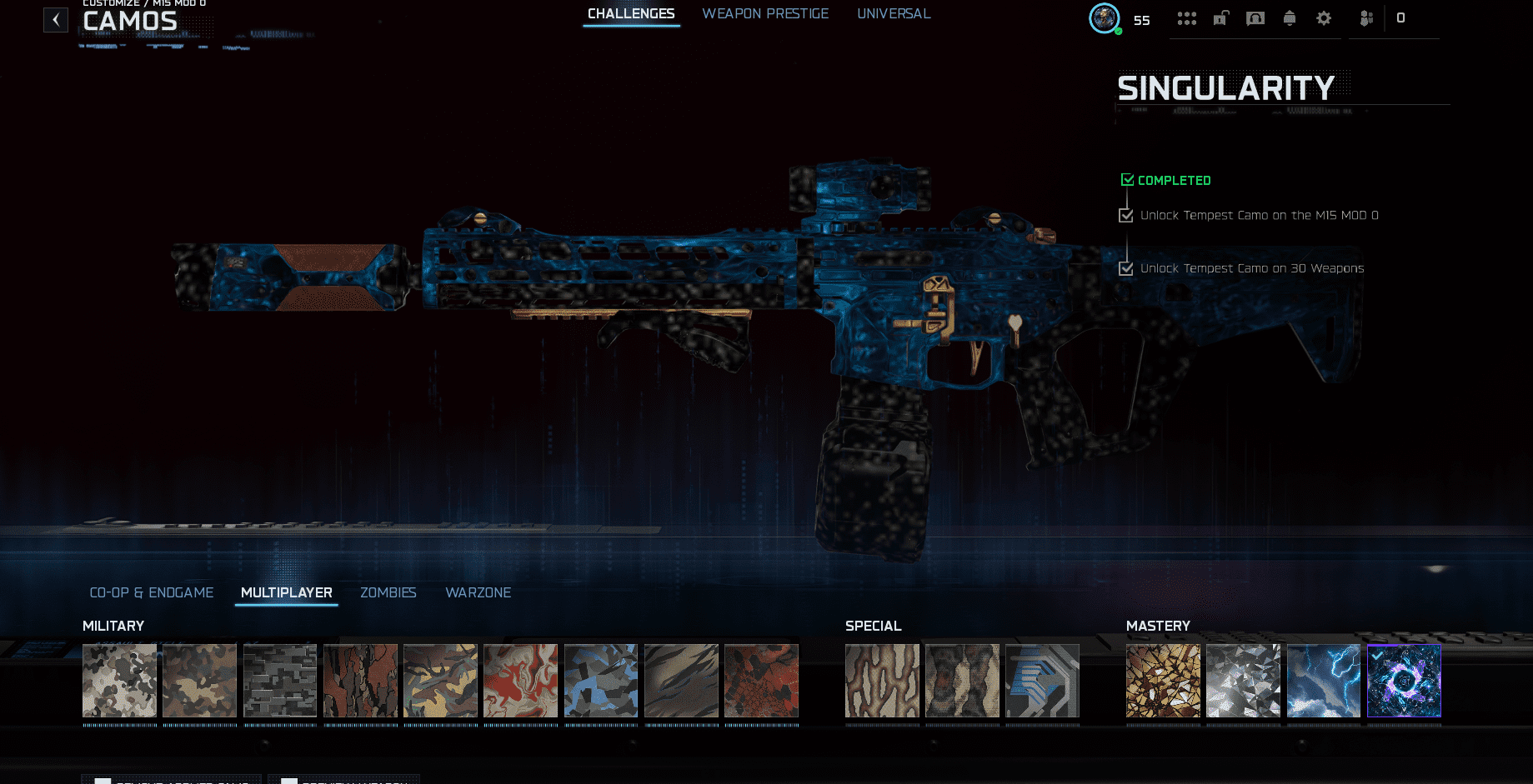Open the settings gear icon
Viewport: 1533px width, 784px height.
tap(1324, 18)
